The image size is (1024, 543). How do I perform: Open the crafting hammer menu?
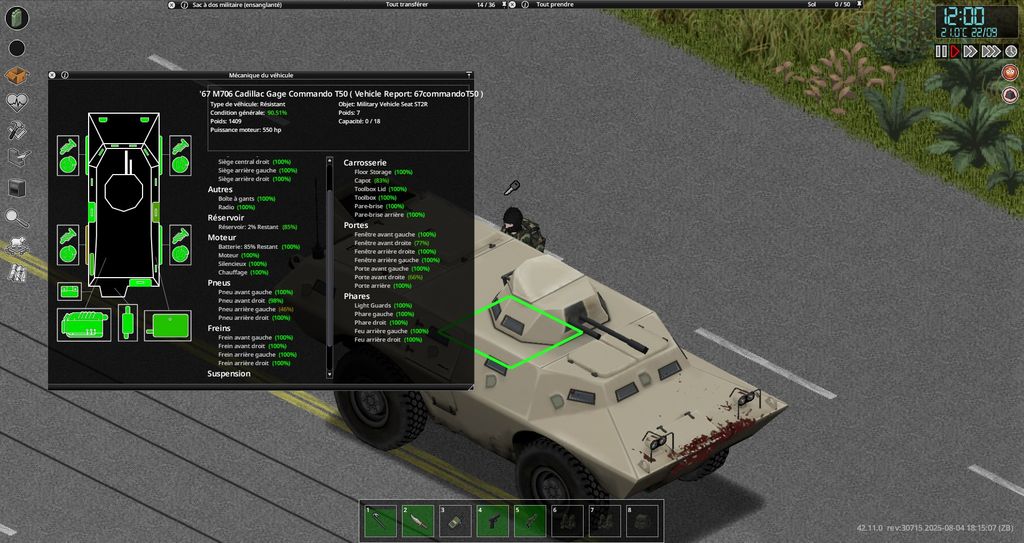pyautogui.click(x=17, y=129)
